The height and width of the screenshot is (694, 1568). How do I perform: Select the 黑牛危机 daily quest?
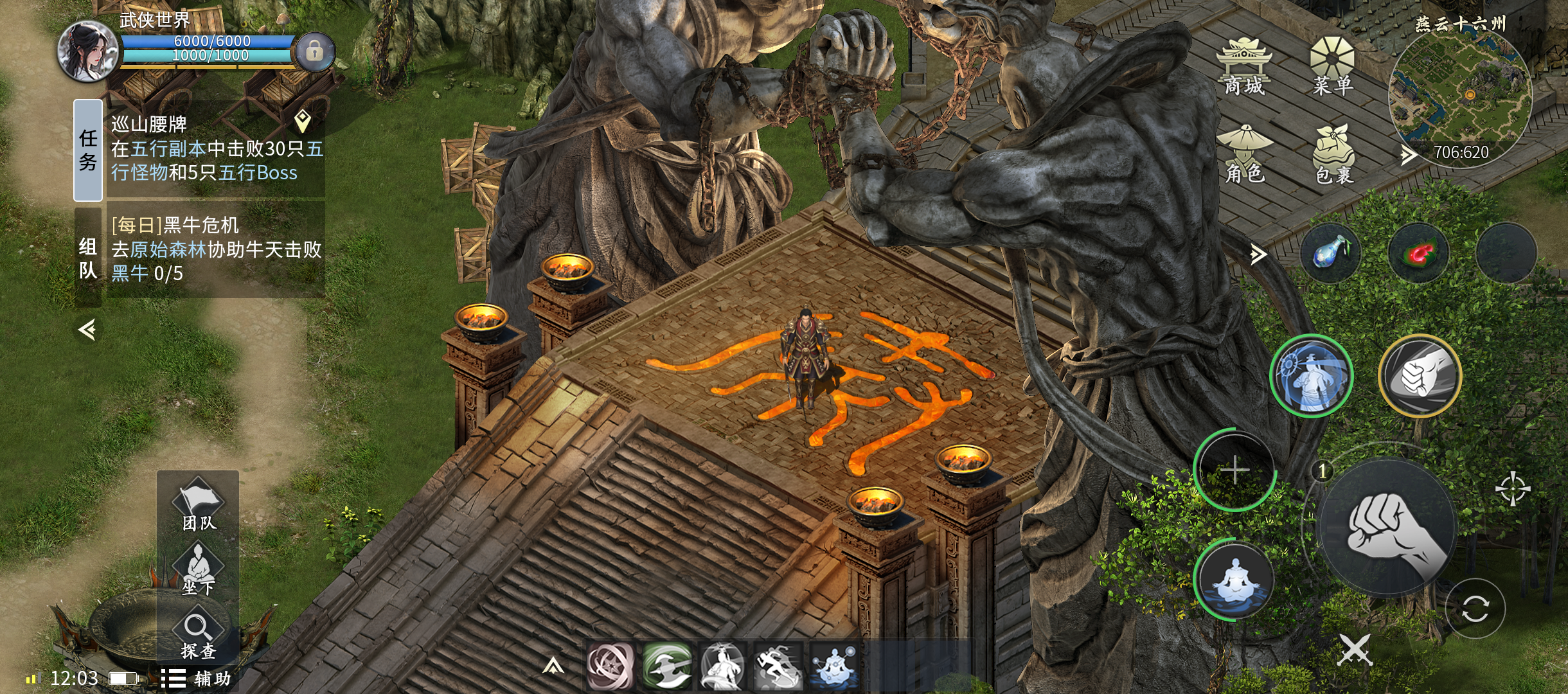pyautogui.click(x=215, y=249)
